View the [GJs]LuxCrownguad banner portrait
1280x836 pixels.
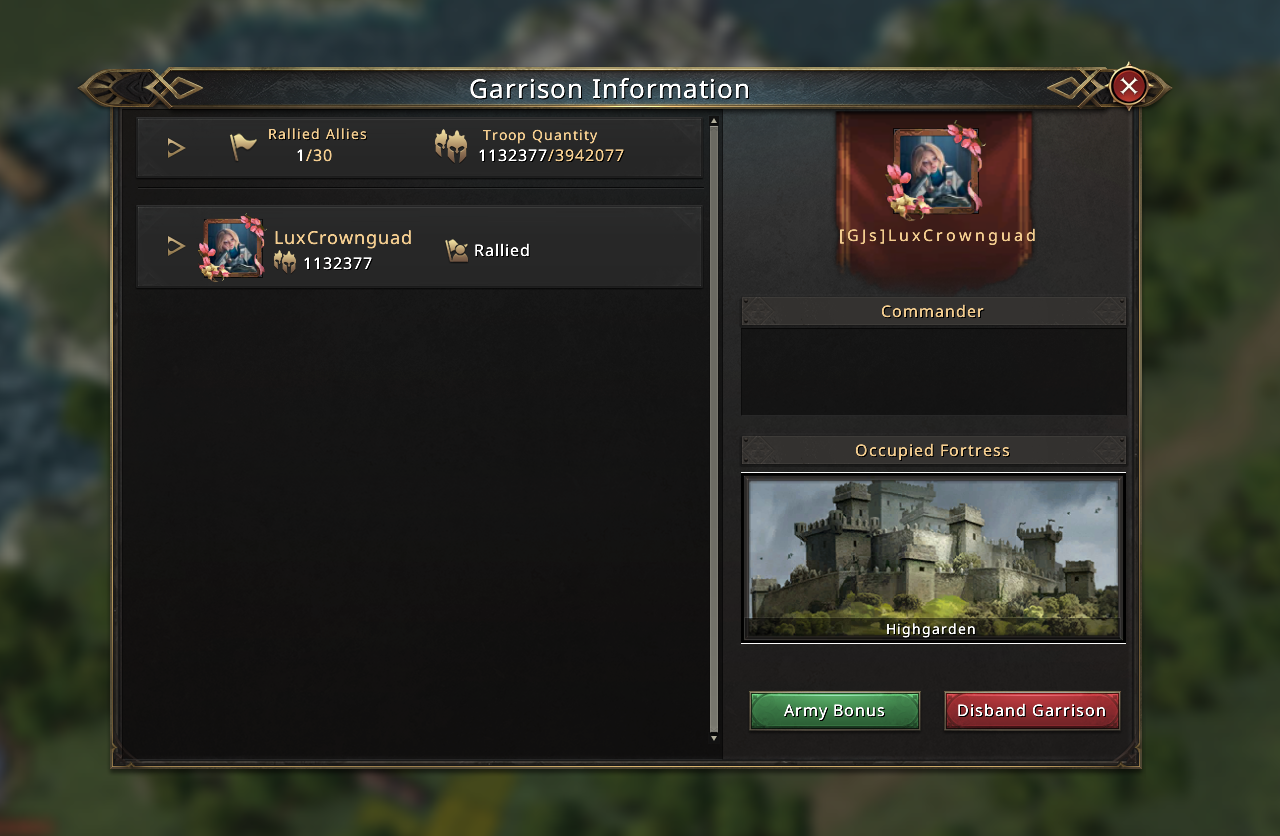point(935,171)
